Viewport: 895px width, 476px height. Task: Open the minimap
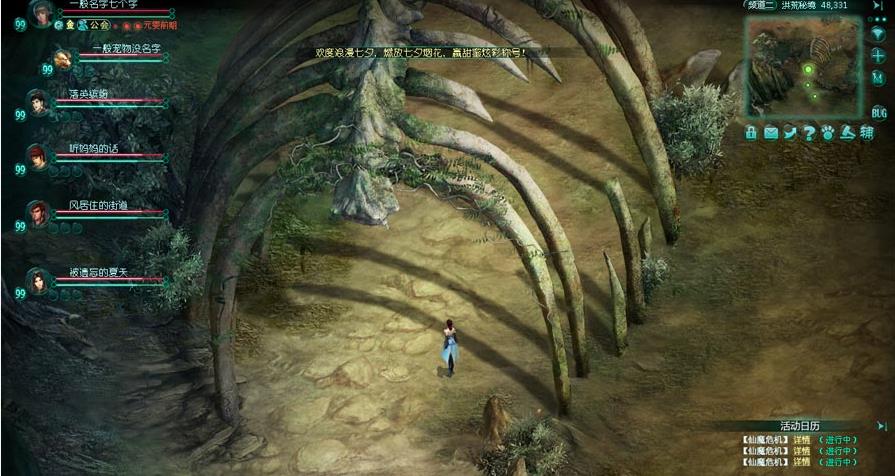pyautogui.click(x=802, y=63)
